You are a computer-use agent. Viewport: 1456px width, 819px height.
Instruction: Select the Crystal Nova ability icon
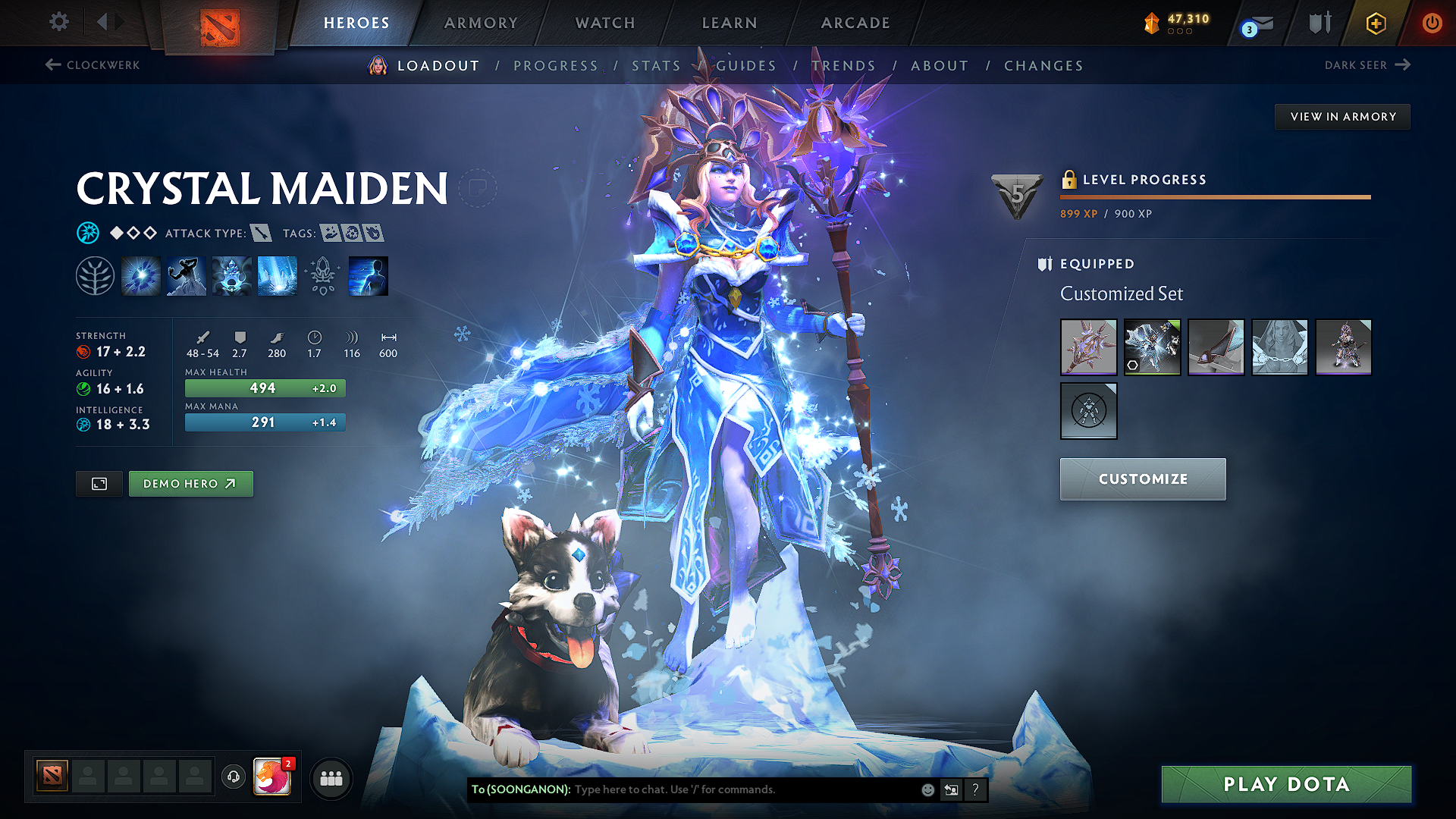(x=141, y=275)
